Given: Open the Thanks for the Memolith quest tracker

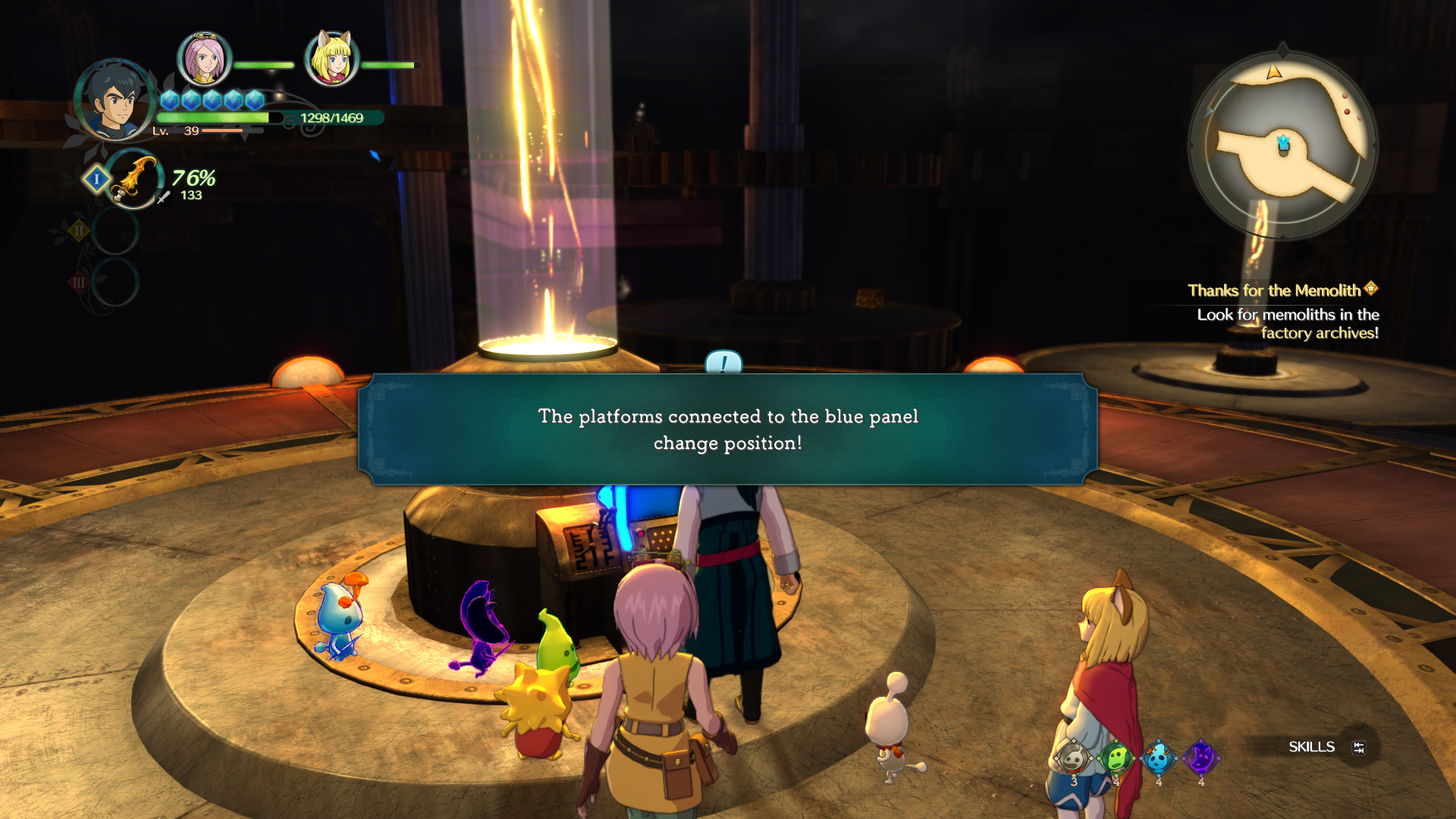Looking at the screenshot, I should tap(1282, 290).
